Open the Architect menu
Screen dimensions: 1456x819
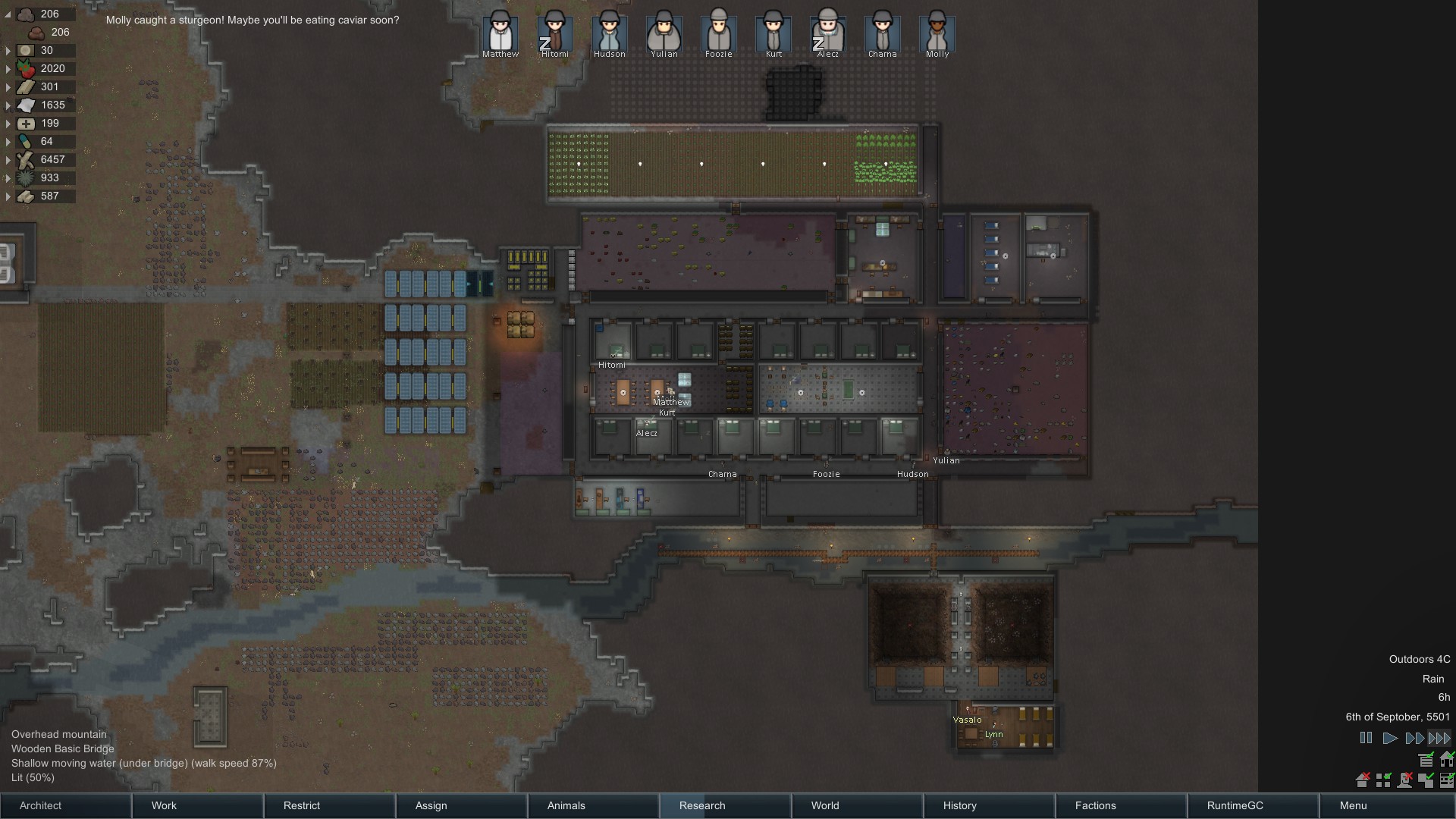(x=65, y=805)
